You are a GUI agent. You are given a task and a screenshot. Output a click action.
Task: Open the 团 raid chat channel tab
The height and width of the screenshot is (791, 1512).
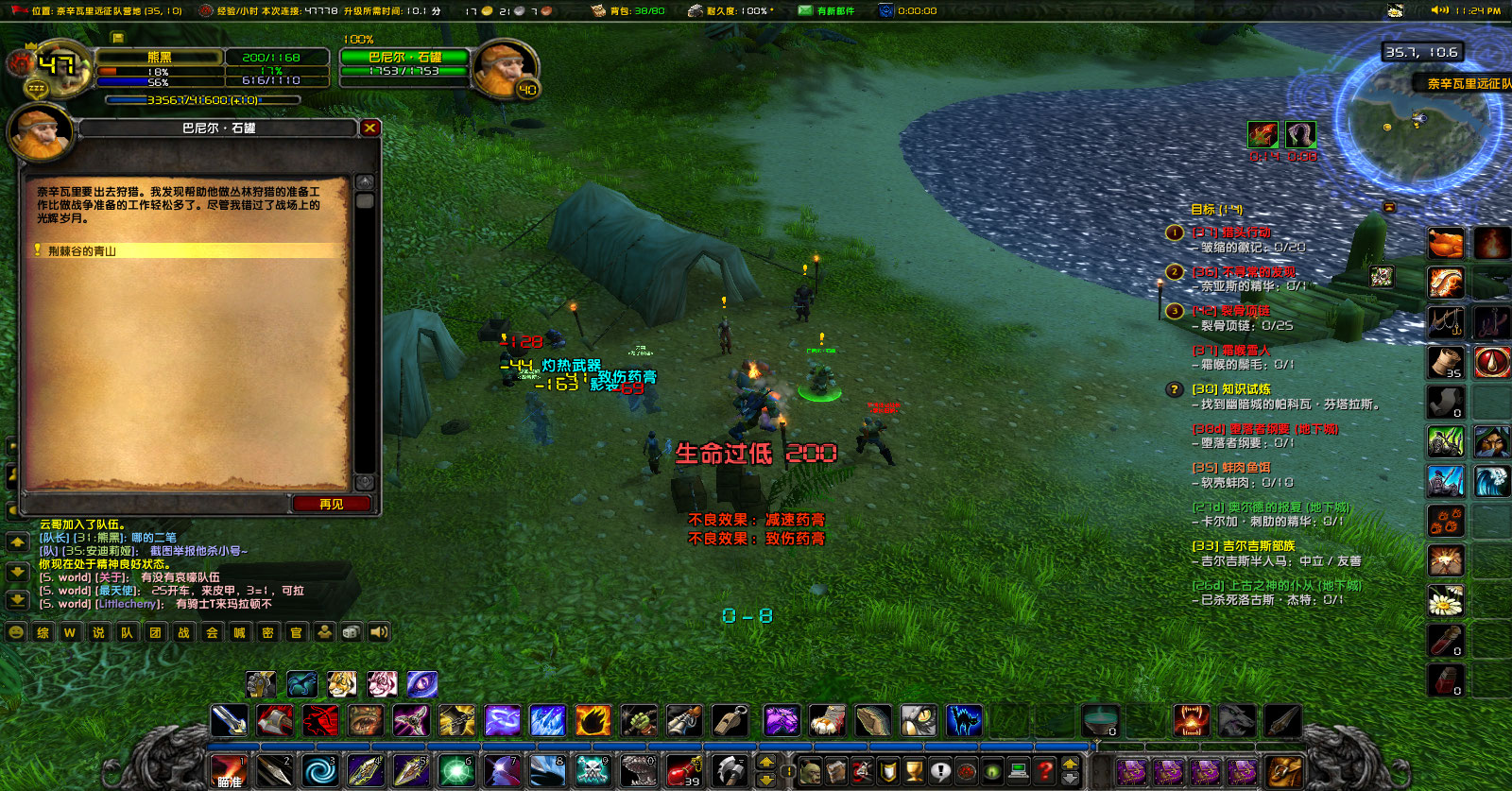coord(152,633)
